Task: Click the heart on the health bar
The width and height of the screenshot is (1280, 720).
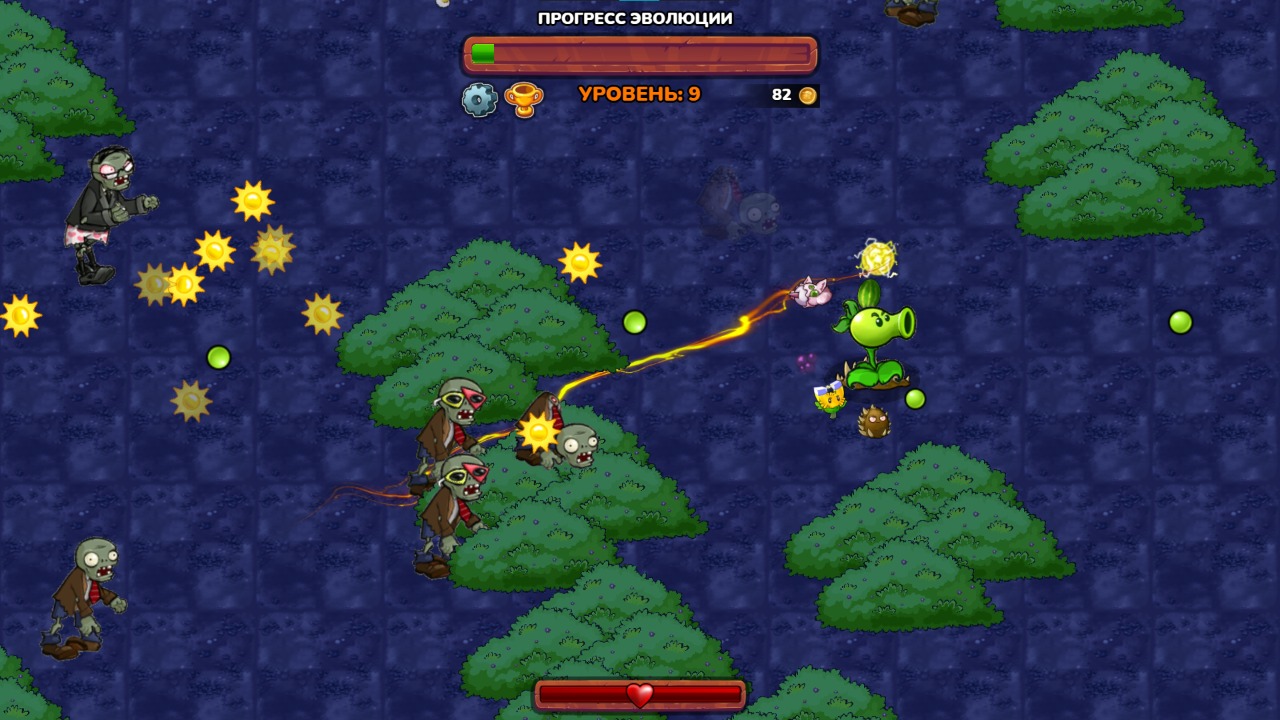Action: point(639,694)
